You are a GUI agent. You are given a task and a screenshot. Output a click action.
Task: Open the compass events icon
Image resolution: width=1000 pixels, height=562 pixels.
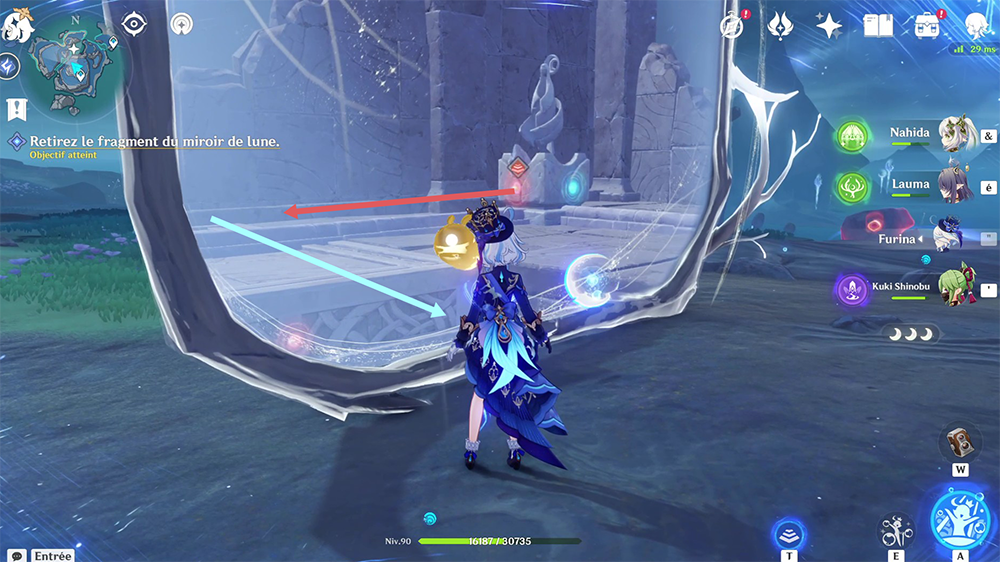click(x=735, y=25)
